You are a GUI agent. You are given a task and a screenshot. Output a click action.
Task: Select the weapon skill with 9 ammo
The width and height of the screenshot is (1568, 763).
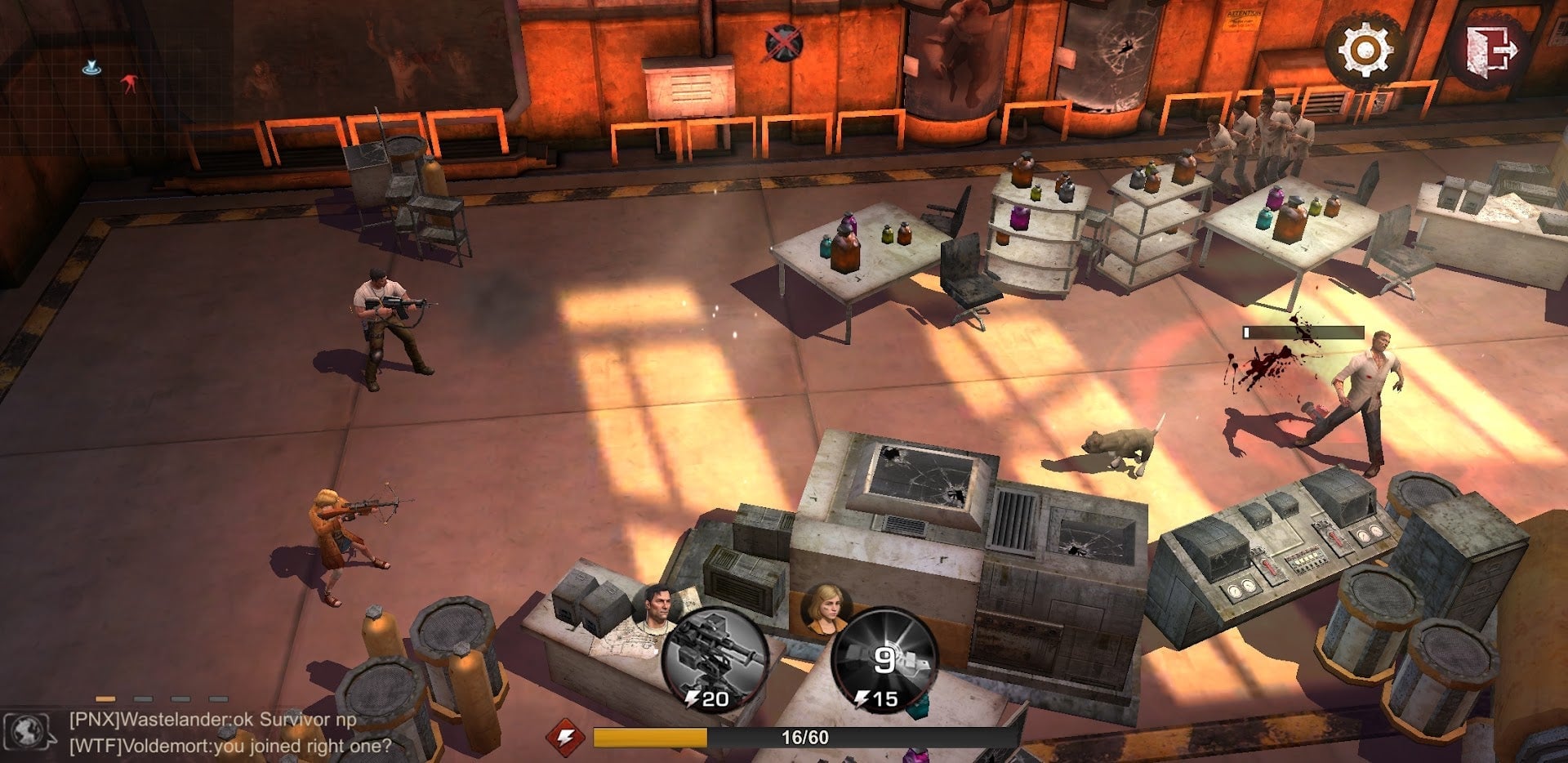[x=884, y=658]
